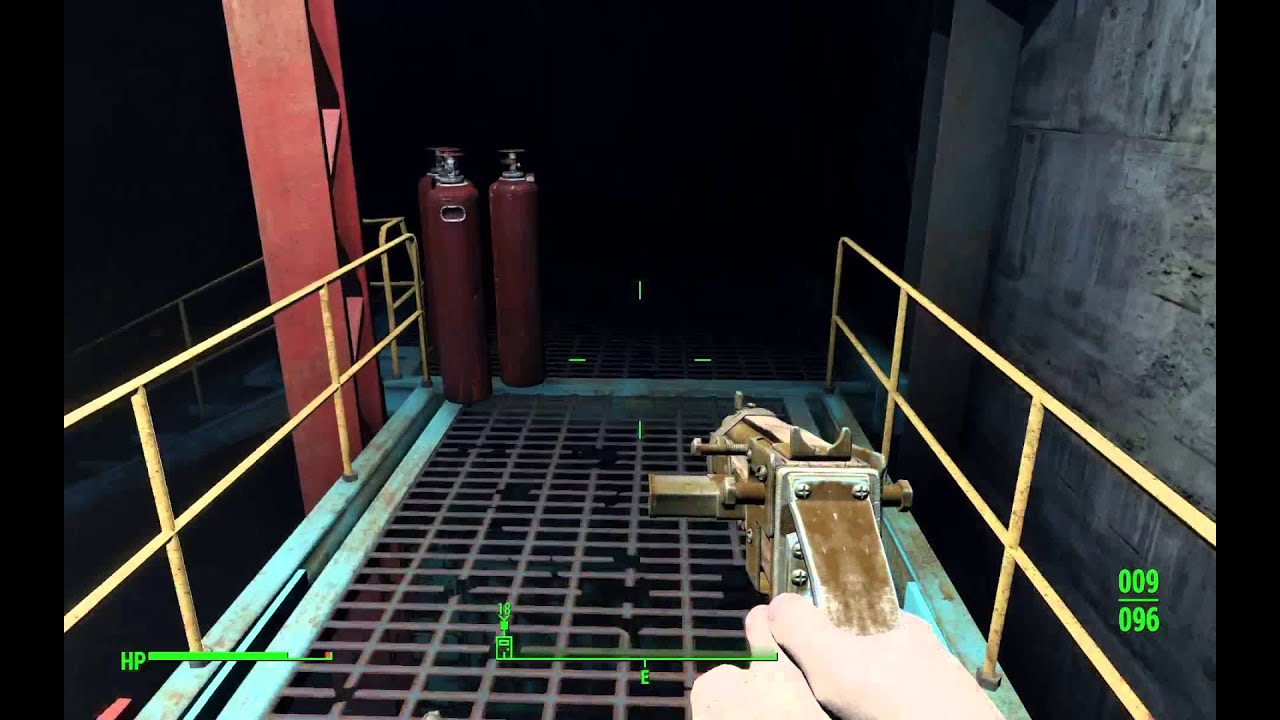The image size is (1280, 720).
Task: Select the building location icon on the compass
Action: pyautogui.click(x=504, y=647)
